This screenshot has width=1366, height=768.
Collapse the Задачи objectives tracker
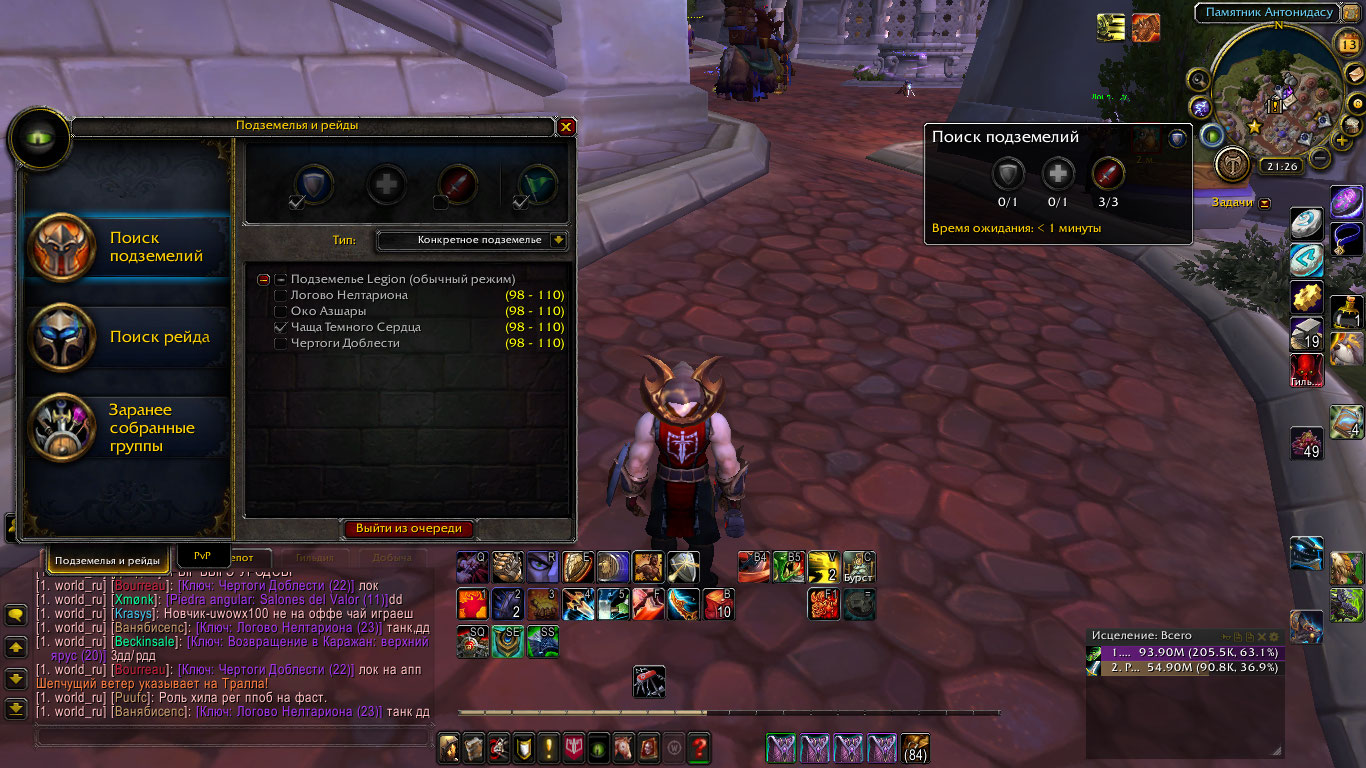[1265, 203]
